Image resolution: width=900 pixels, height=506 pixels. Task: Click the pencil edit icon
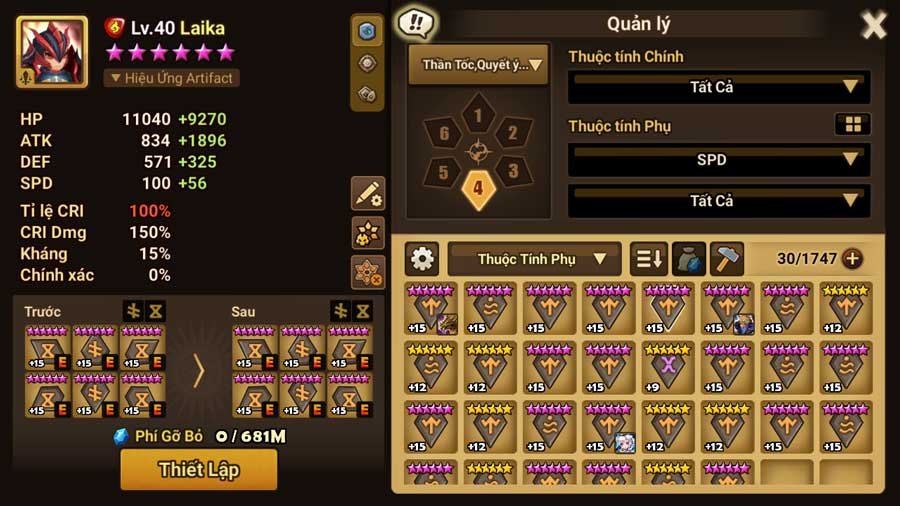click(x=367, y=193)
